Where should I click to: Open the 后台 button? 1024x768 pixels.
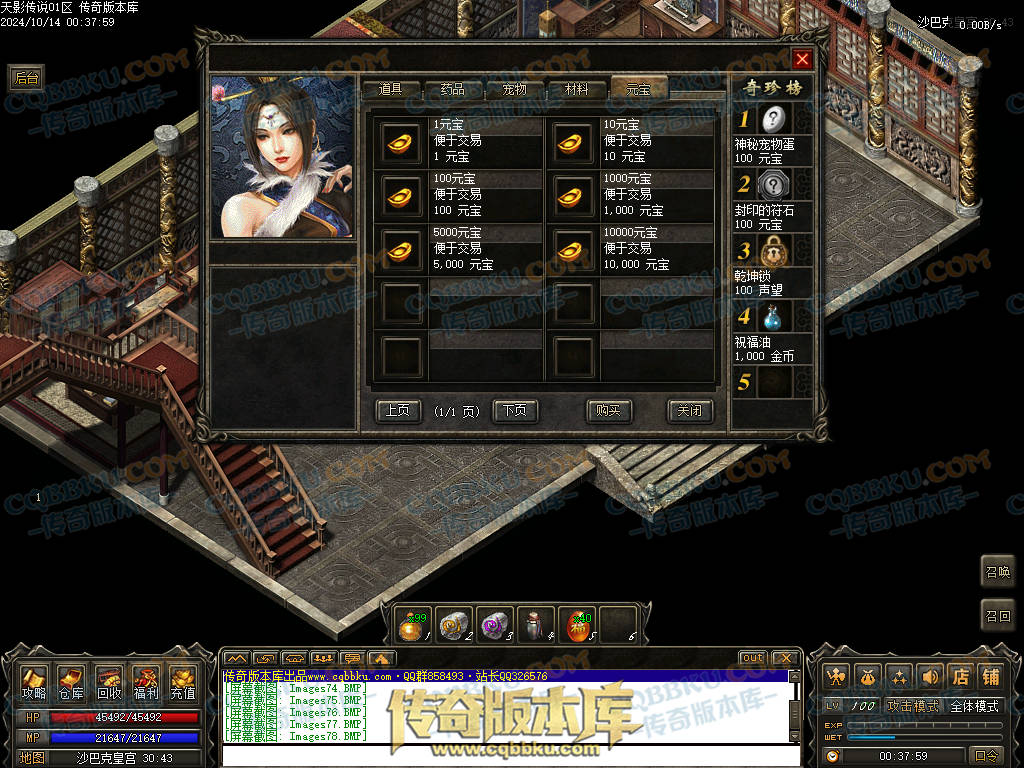point(26,78)
